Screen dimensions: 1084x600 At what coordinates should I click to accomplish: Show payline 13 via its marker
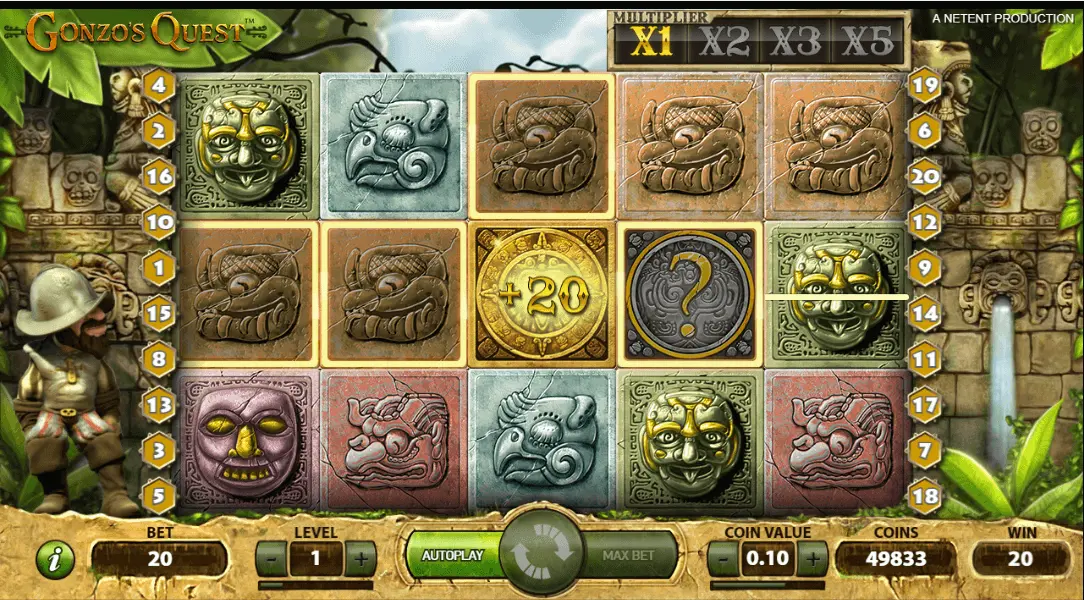tap(158, 404)
